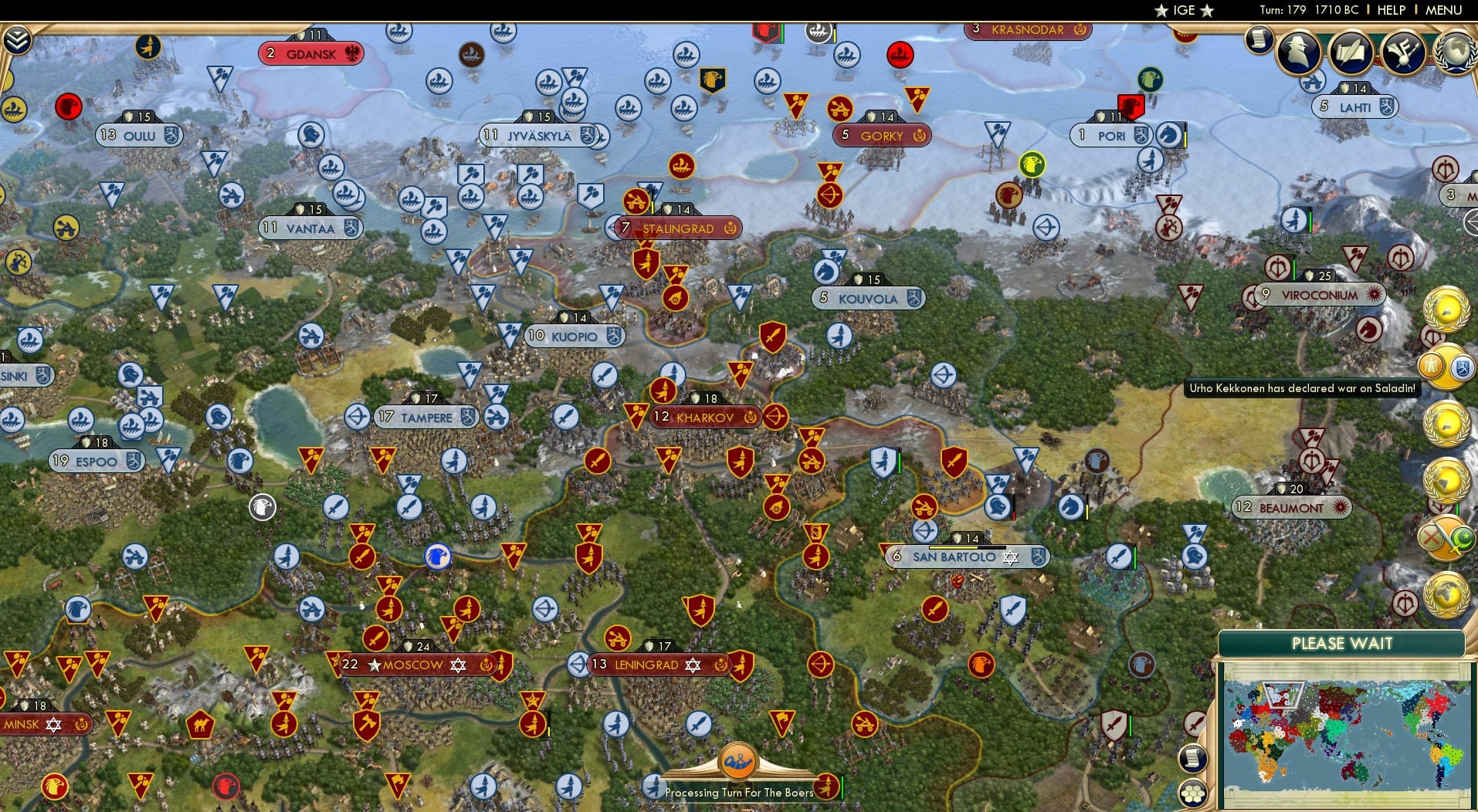Open HELP from the top bar

[x=1390, y=10]
